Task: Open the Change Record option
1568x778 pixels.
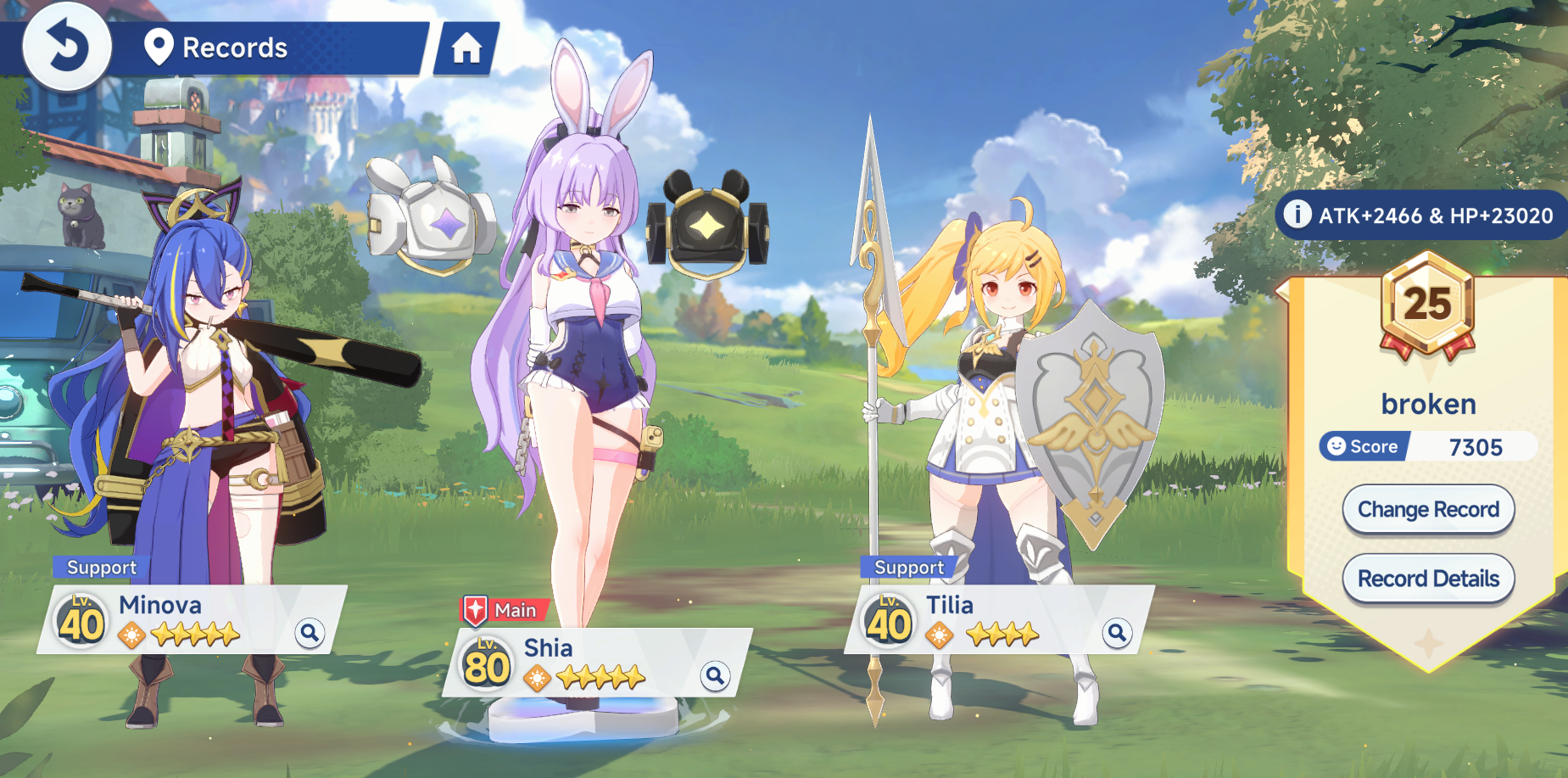Action: point(1428,509)
